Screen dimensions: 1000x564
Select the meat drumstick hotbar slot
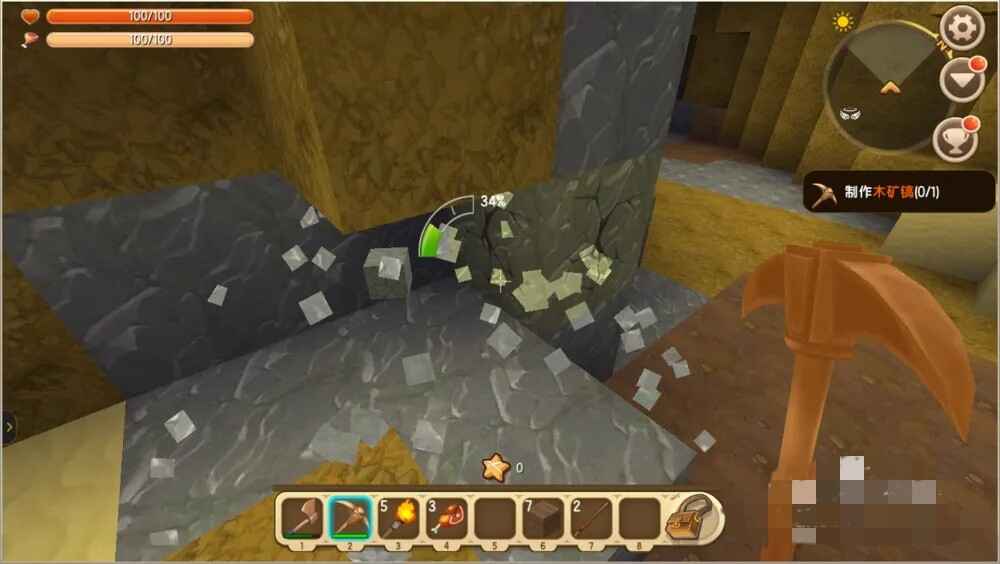point(447,519)
